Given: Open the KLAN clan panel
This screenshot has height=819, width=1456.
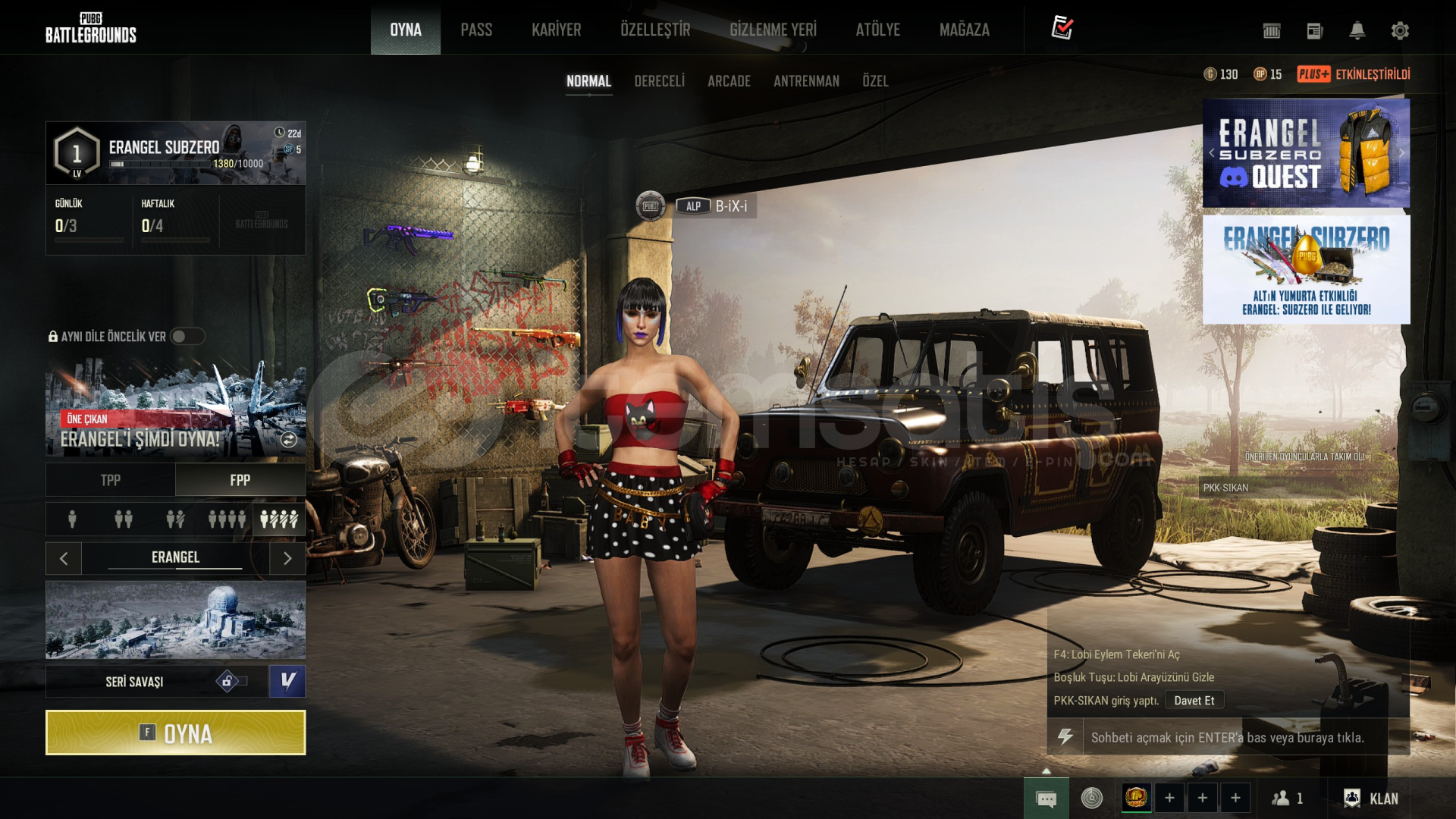Looking at the screenshot, I should coord(1371,799).
